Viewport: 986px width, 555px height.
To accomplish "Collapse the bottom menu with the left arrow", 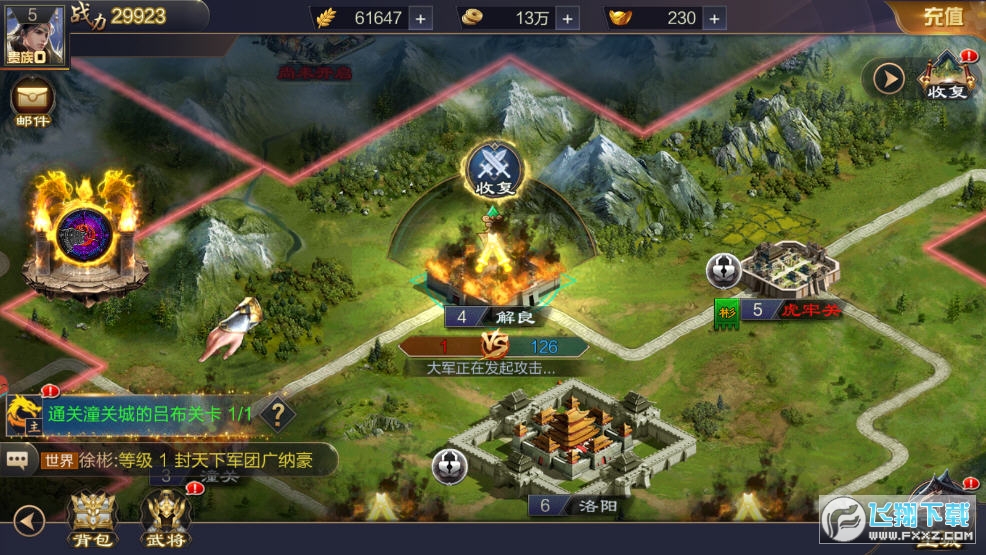I will pos(29,520).
